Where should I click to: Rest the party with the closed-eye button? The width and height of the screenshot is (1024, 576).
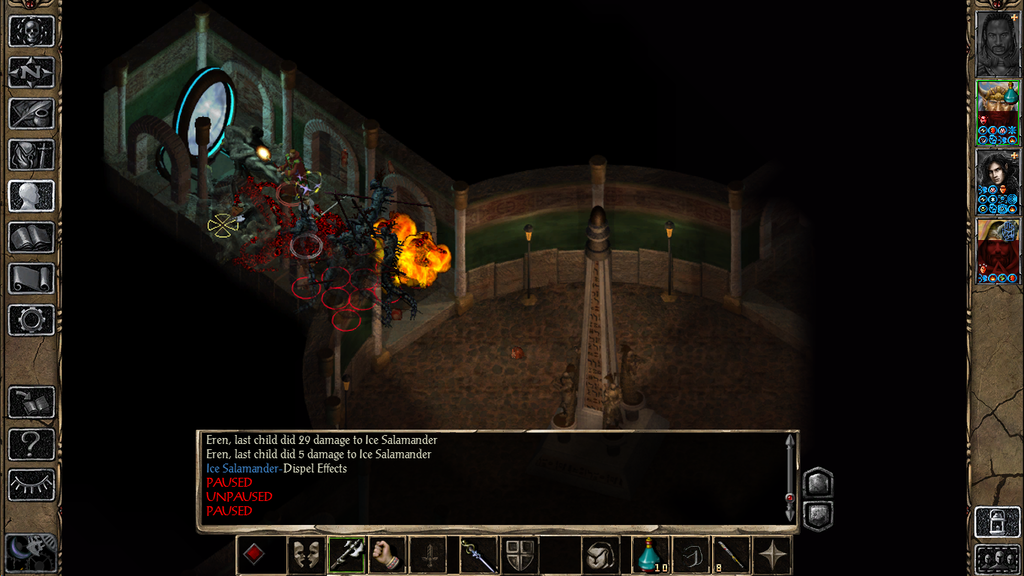(x=31, y=485)
